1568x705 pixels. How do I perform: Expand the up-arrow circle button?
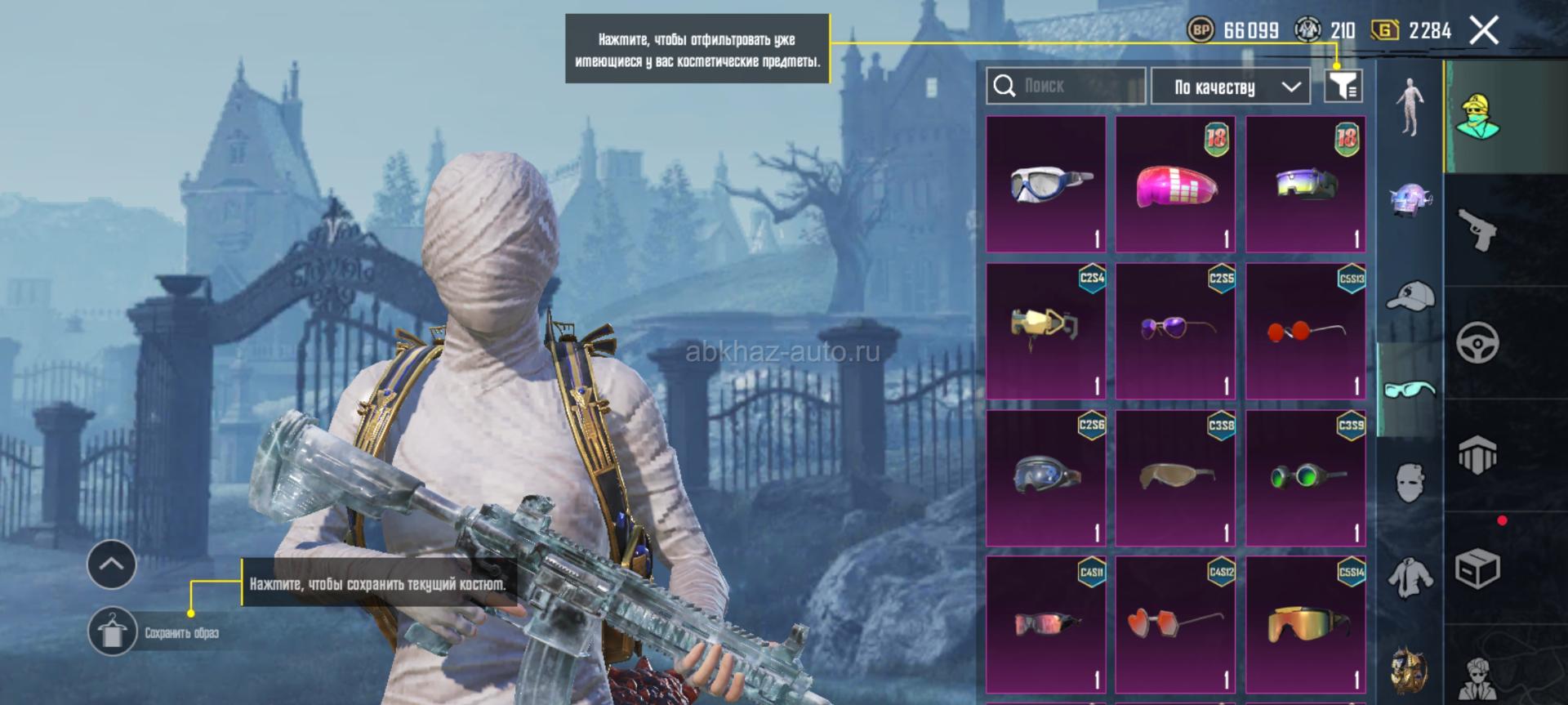[x=112, y=564]
